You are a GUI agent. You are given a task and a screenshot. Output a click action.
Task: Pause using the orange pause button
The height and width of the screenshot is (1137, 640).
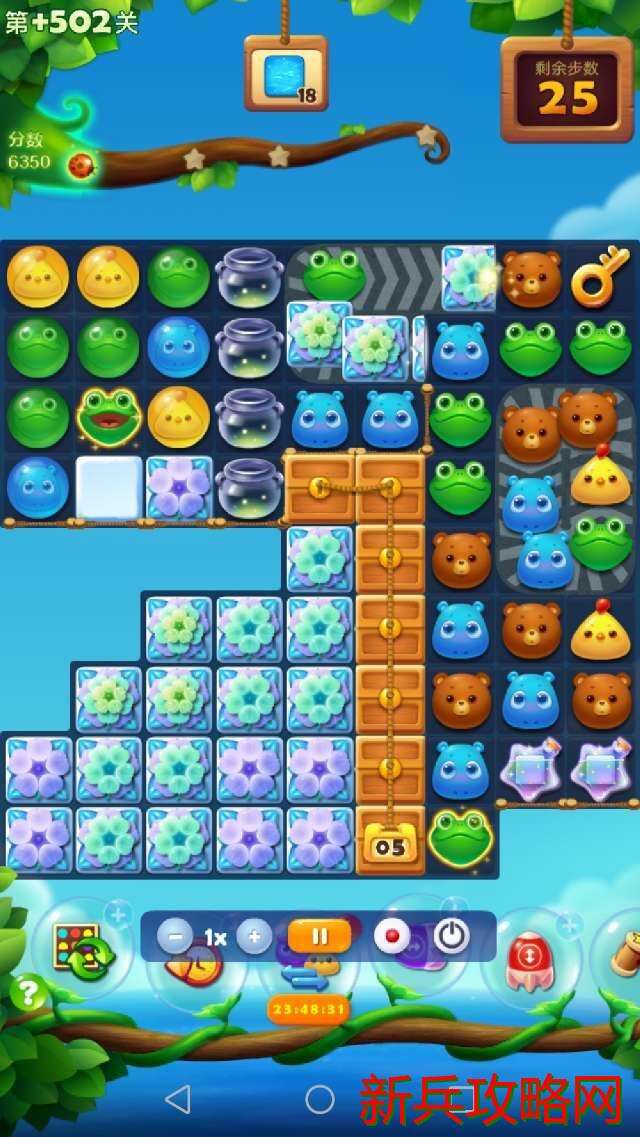[320, 937]
